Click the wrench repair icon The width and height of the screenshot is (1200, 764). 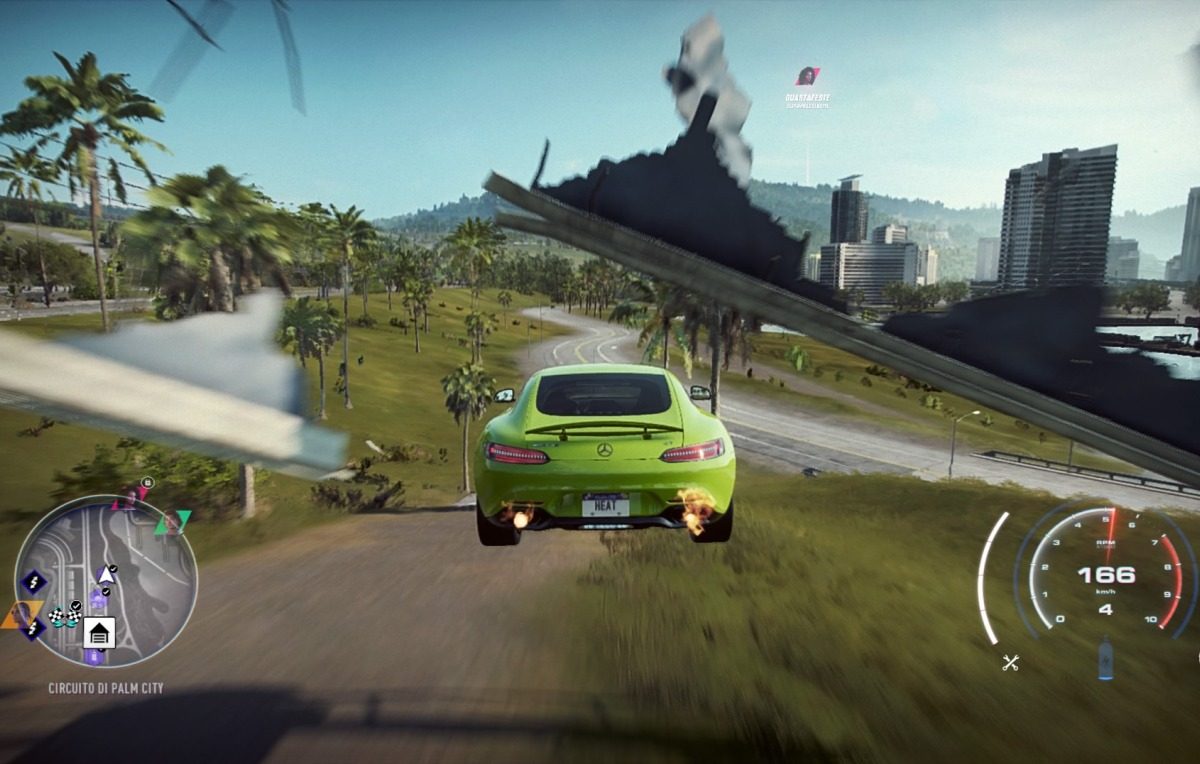click(x=1011, y=661)
